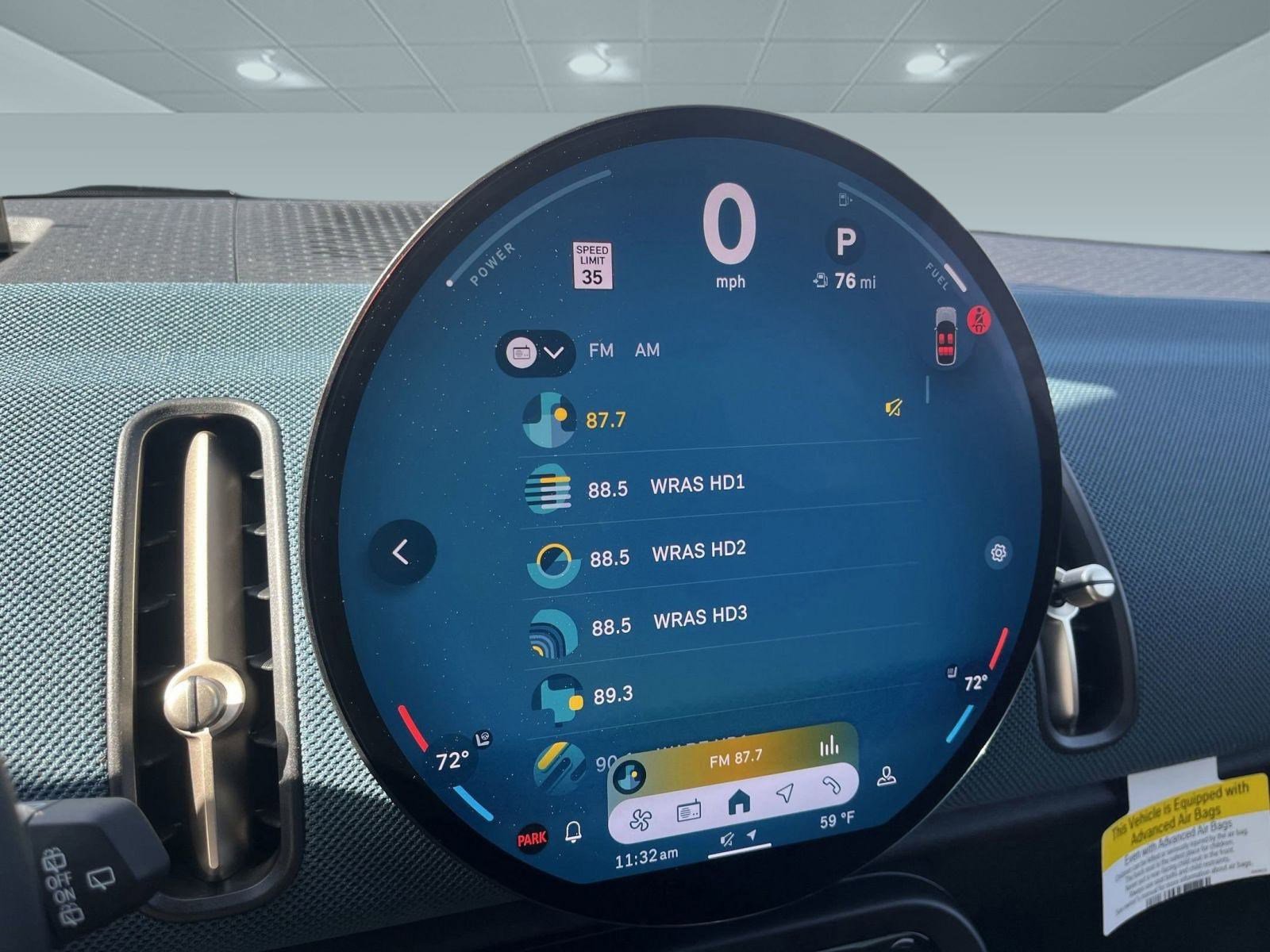Viewport: 1270px width, 952px height.
Task: Open climate controls with the fan icon
Action: [x=640, y=820]
